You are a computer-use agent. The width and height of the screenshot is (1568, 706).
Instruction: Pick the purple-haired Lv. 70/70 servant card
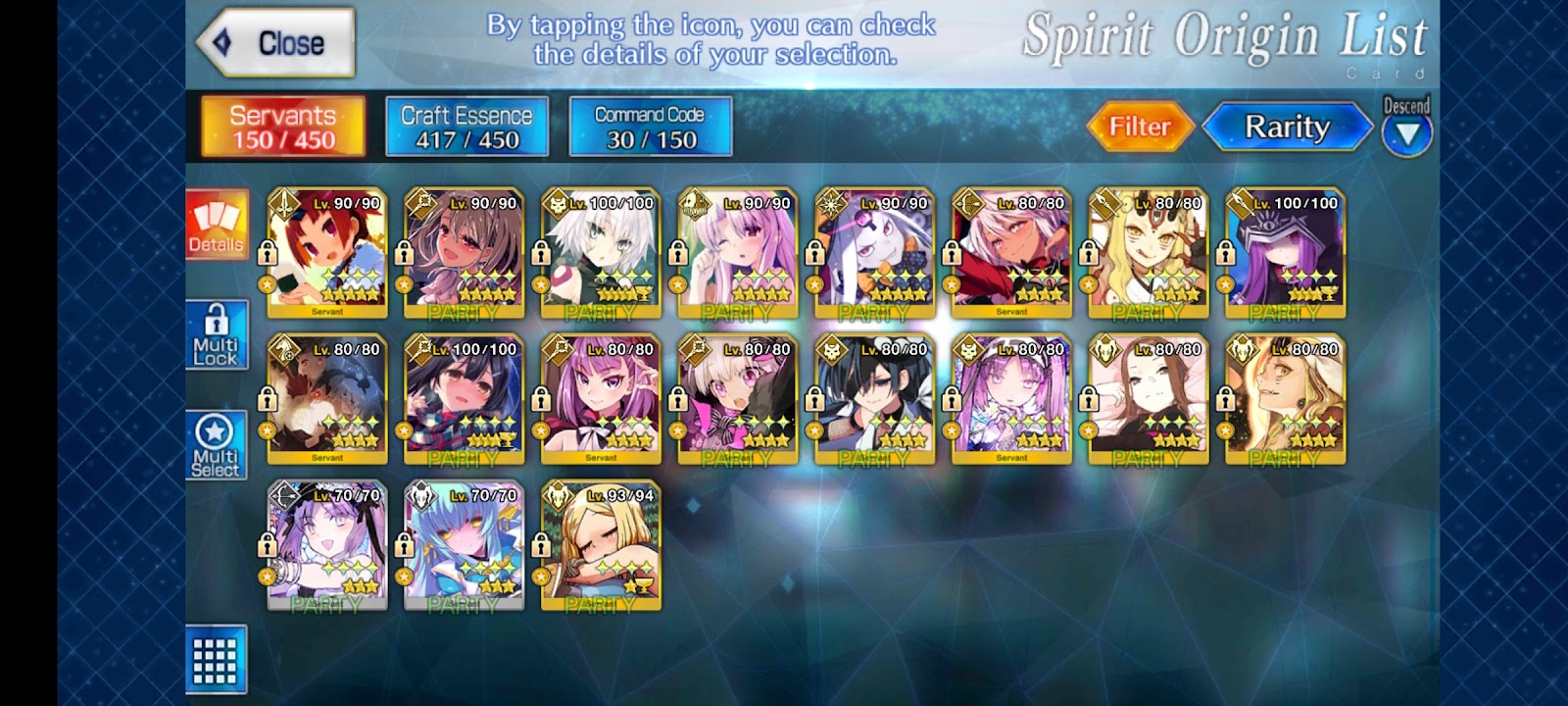pyautogui.click(x=327, y=545)
